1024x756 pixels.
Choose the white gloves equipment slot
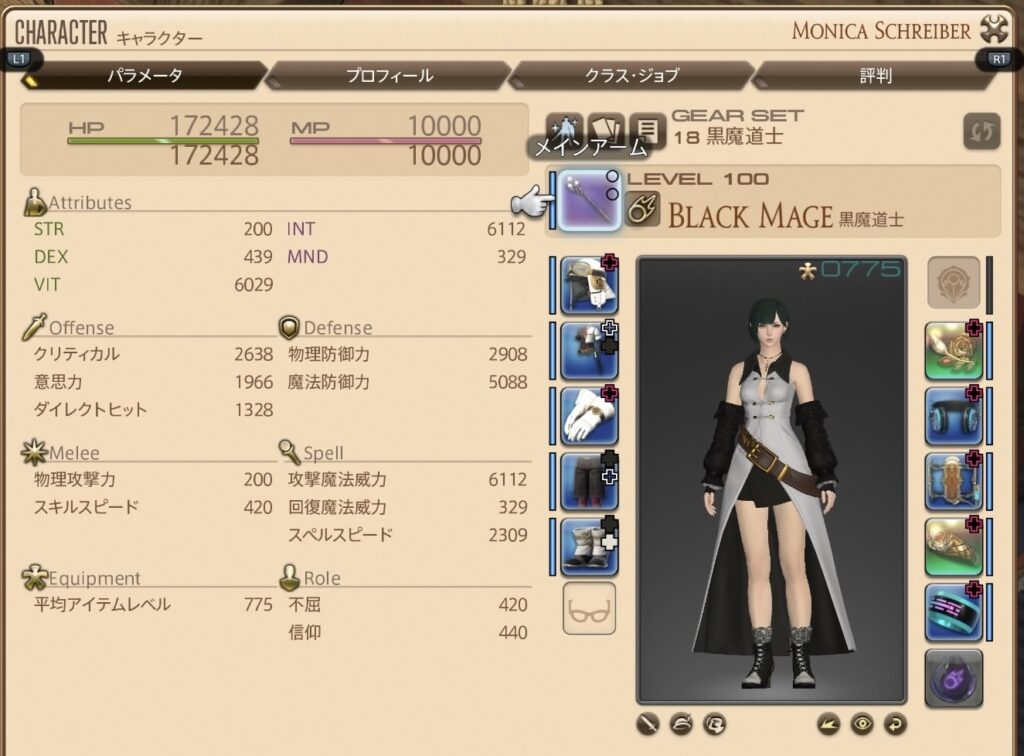[589, 416]
